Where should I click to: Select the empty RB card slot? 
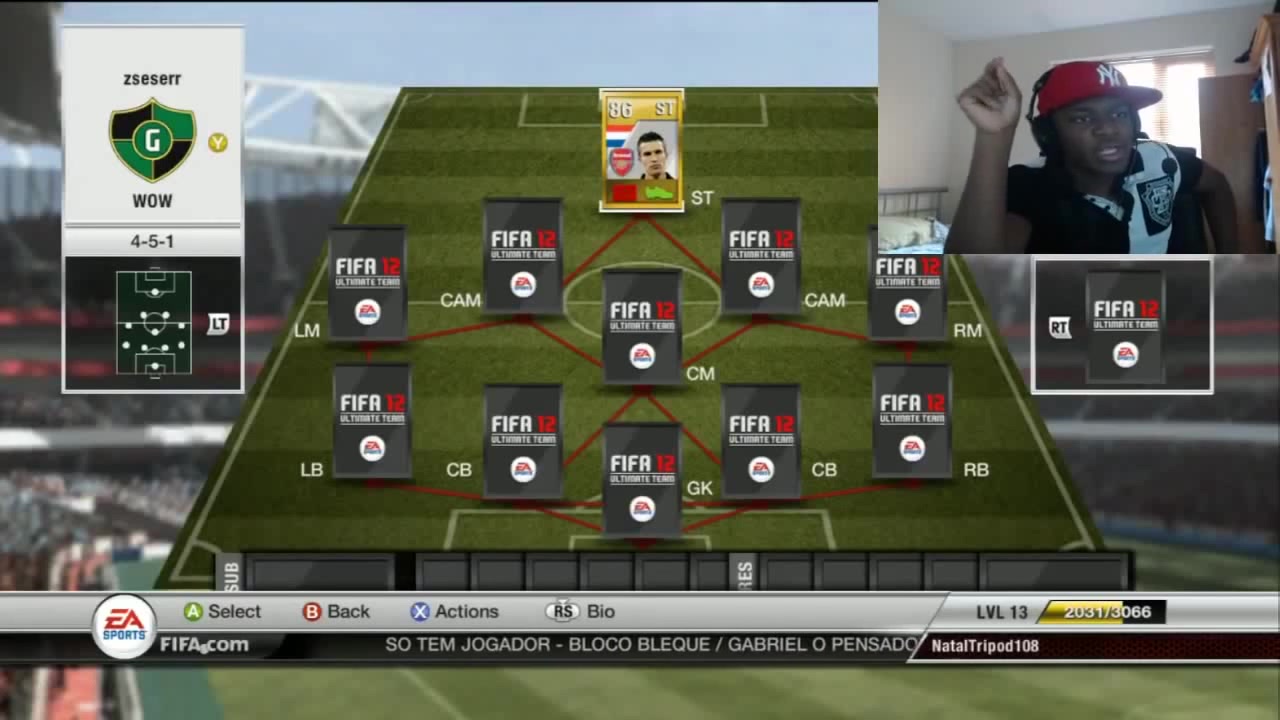tap(911, 421)
